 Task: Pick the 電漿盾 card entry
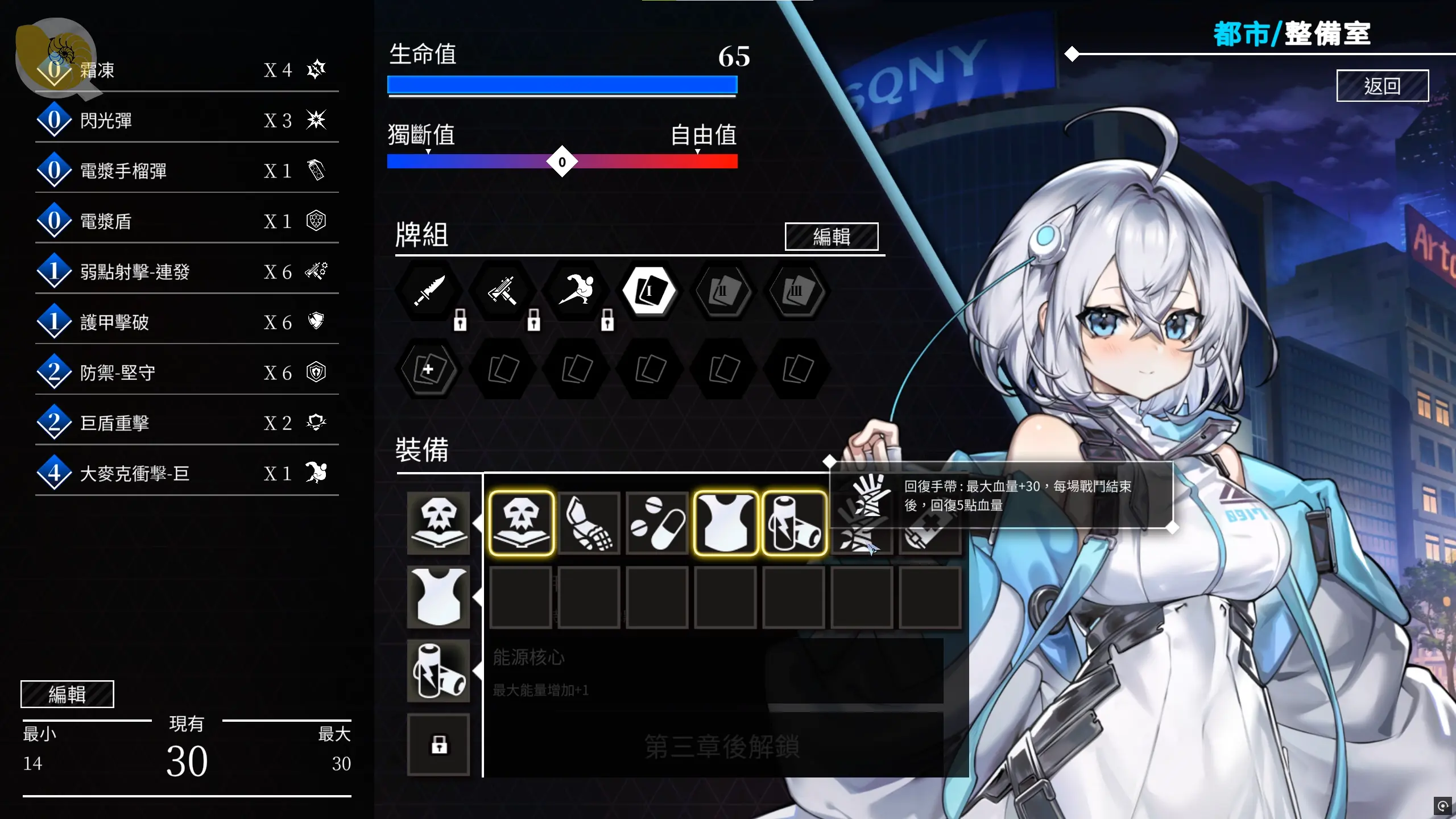click(x=187, y=221)
